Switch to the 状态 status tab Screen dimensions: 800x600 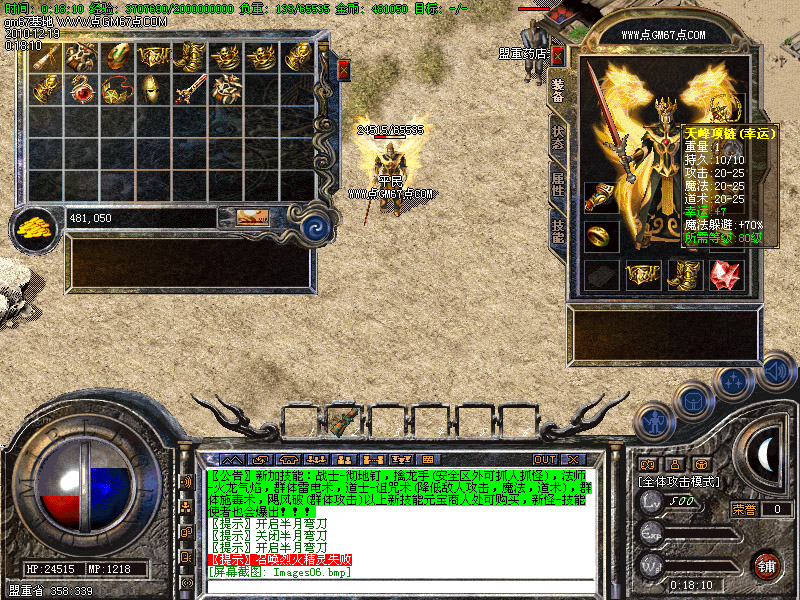[558, 138]
